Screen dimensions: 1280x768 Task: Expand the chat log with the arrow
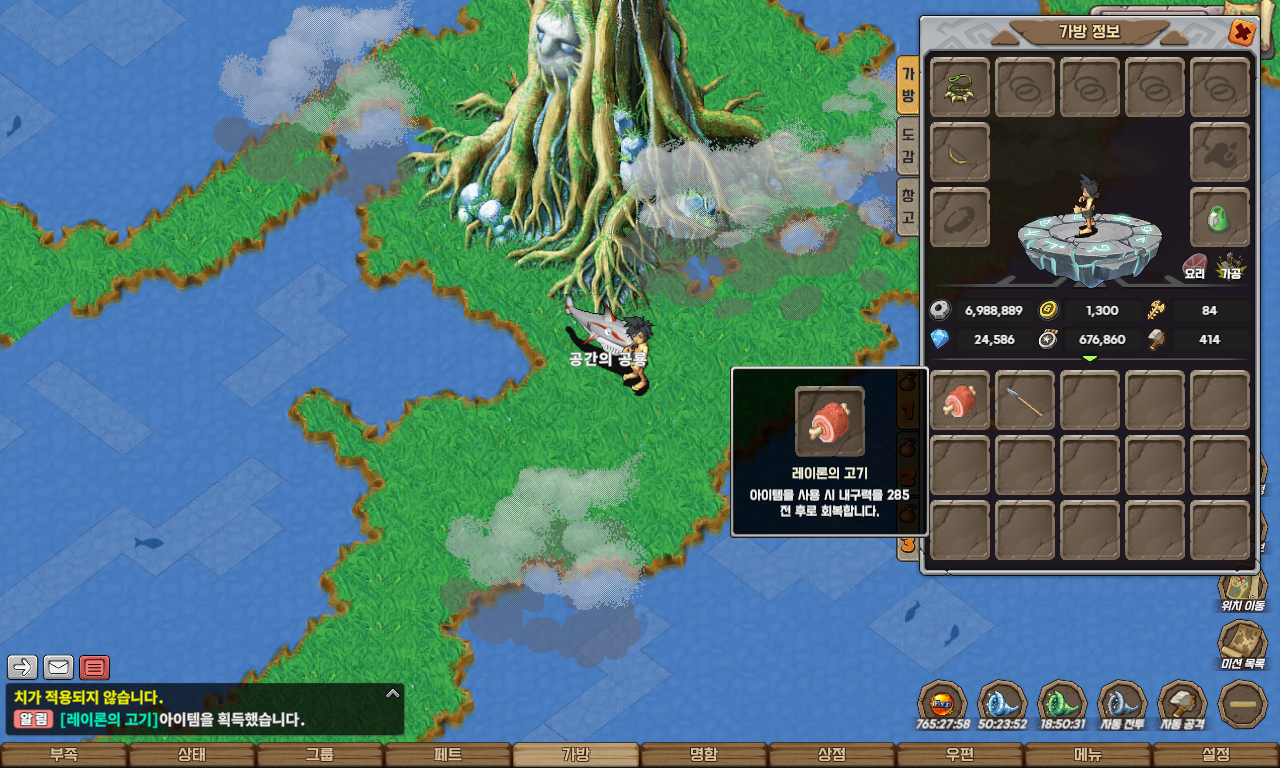click(x=393, y=692)
